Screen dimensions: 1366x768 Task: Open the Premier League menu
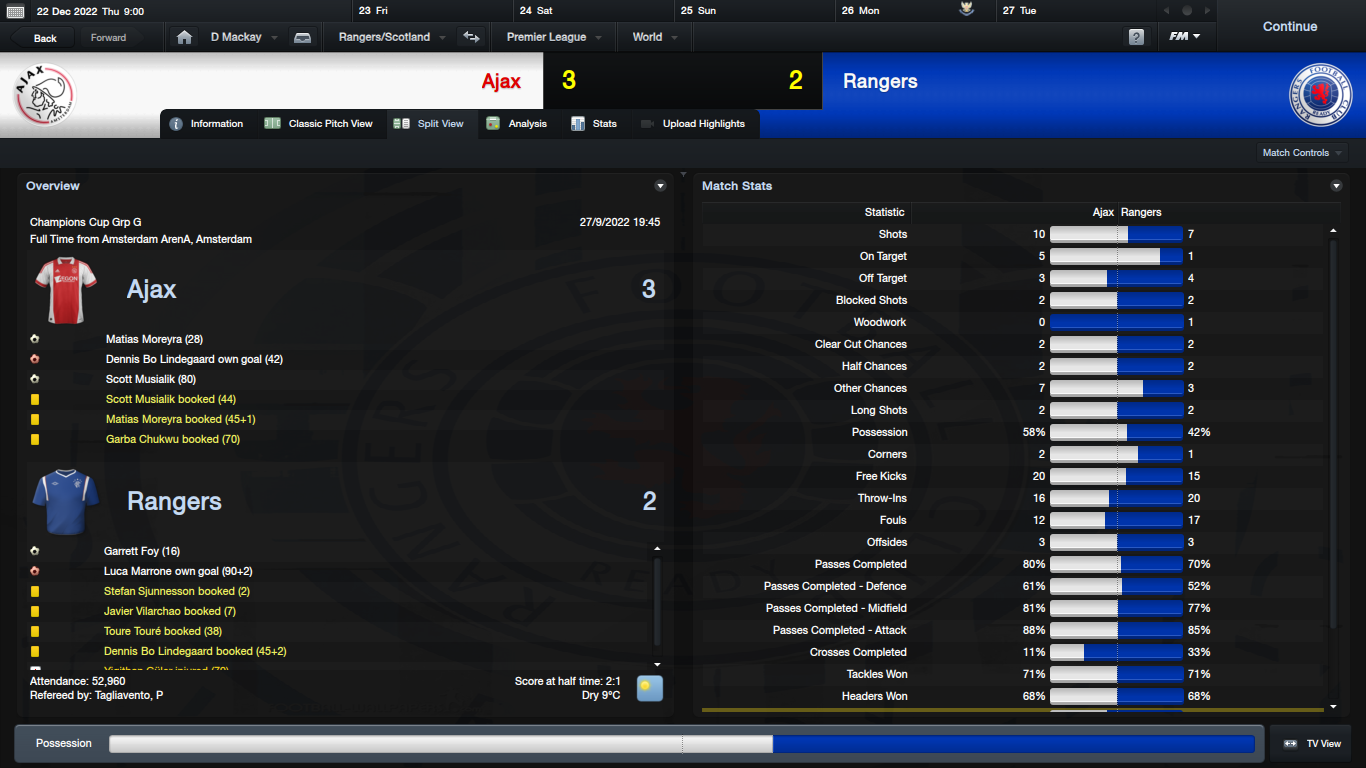pyautogui.click(x=553, y=37)
